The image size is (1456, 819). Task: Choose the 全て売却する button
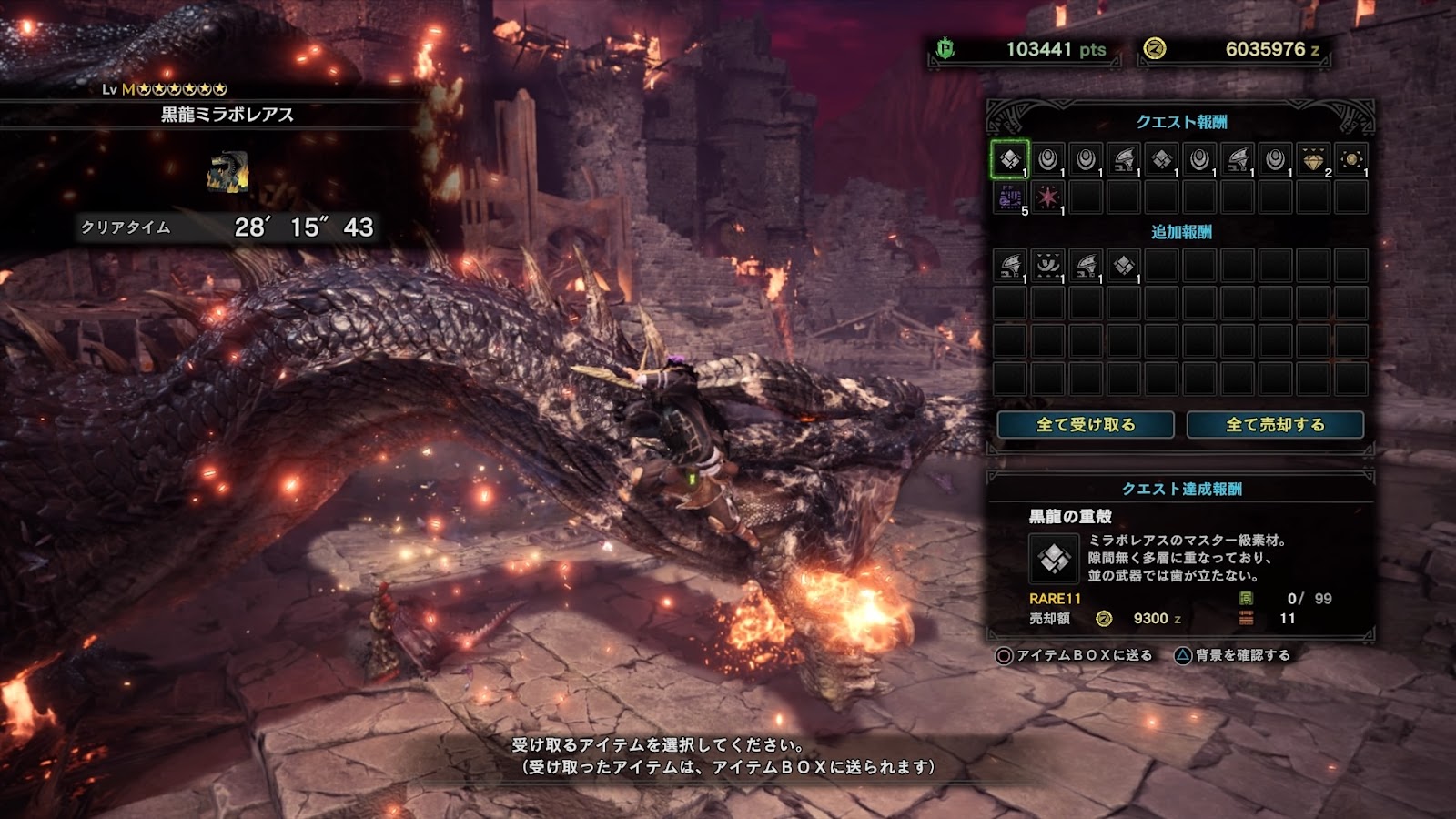pyautogui.click(x=1275, y=425)
